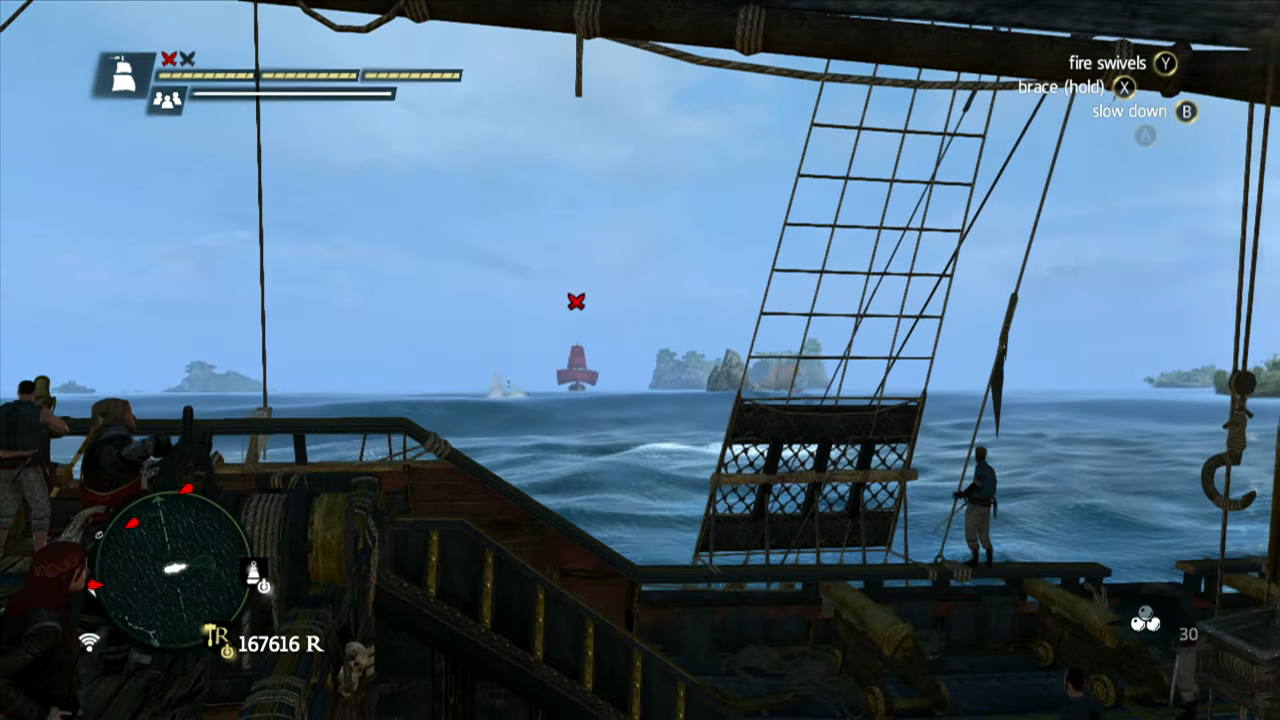Select the mortar weapon icon near the minimap
This screenshot has width=1280, height=720.
coord(254,572)
